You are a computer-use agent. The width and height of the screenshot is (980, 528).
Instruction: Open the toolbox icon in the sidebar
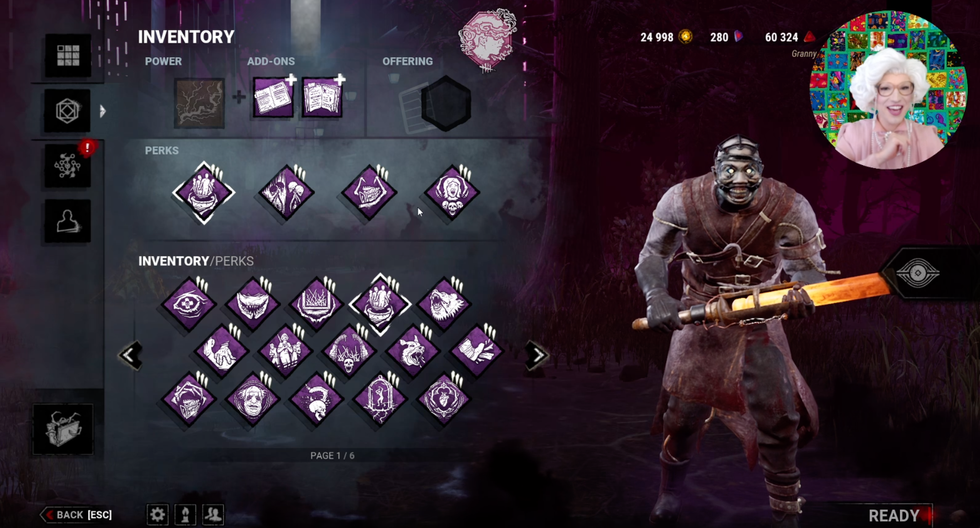(x=63, y=429)
